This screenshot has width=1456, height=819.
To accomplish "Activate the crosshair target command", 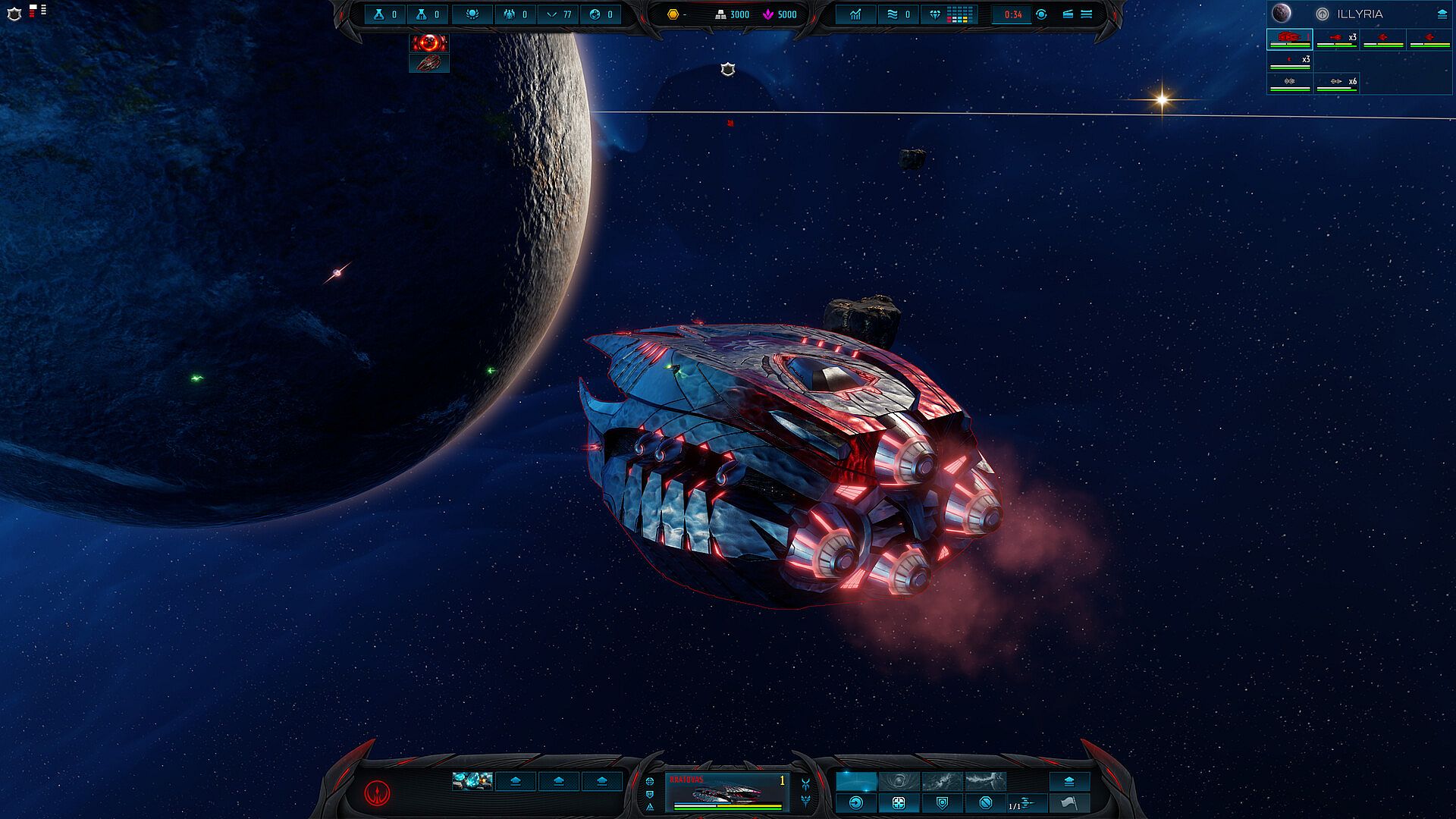I will [x=899, y=802].
